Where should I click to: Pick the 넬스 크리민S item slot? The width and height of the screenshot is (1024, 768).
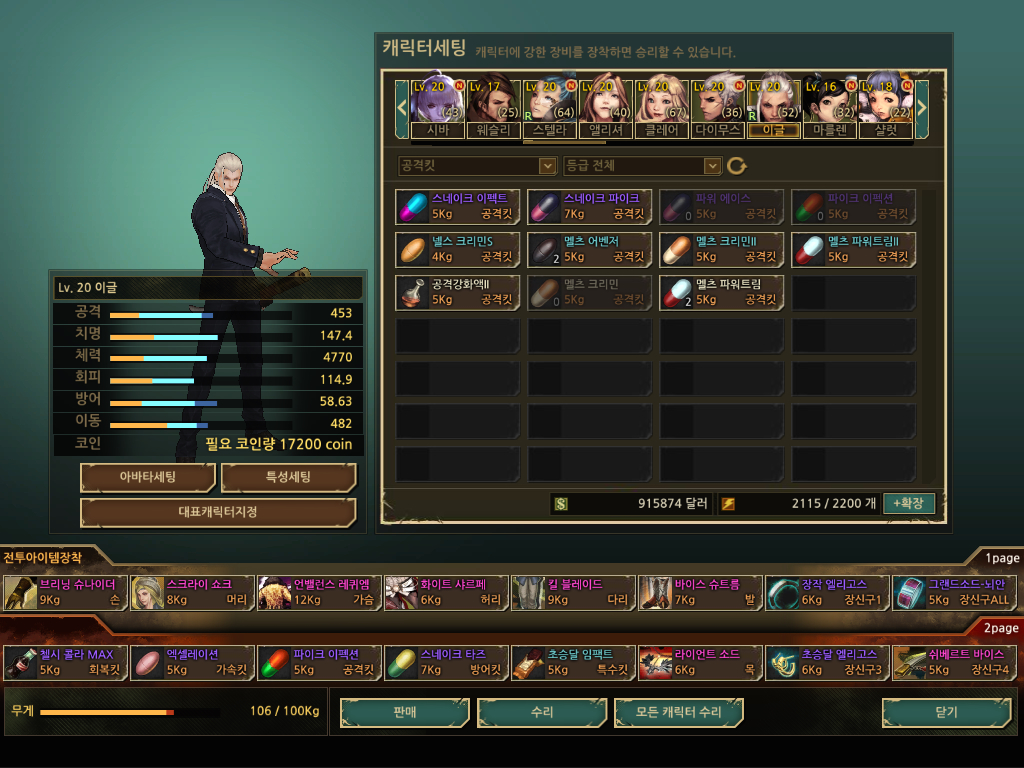(458, 249)
